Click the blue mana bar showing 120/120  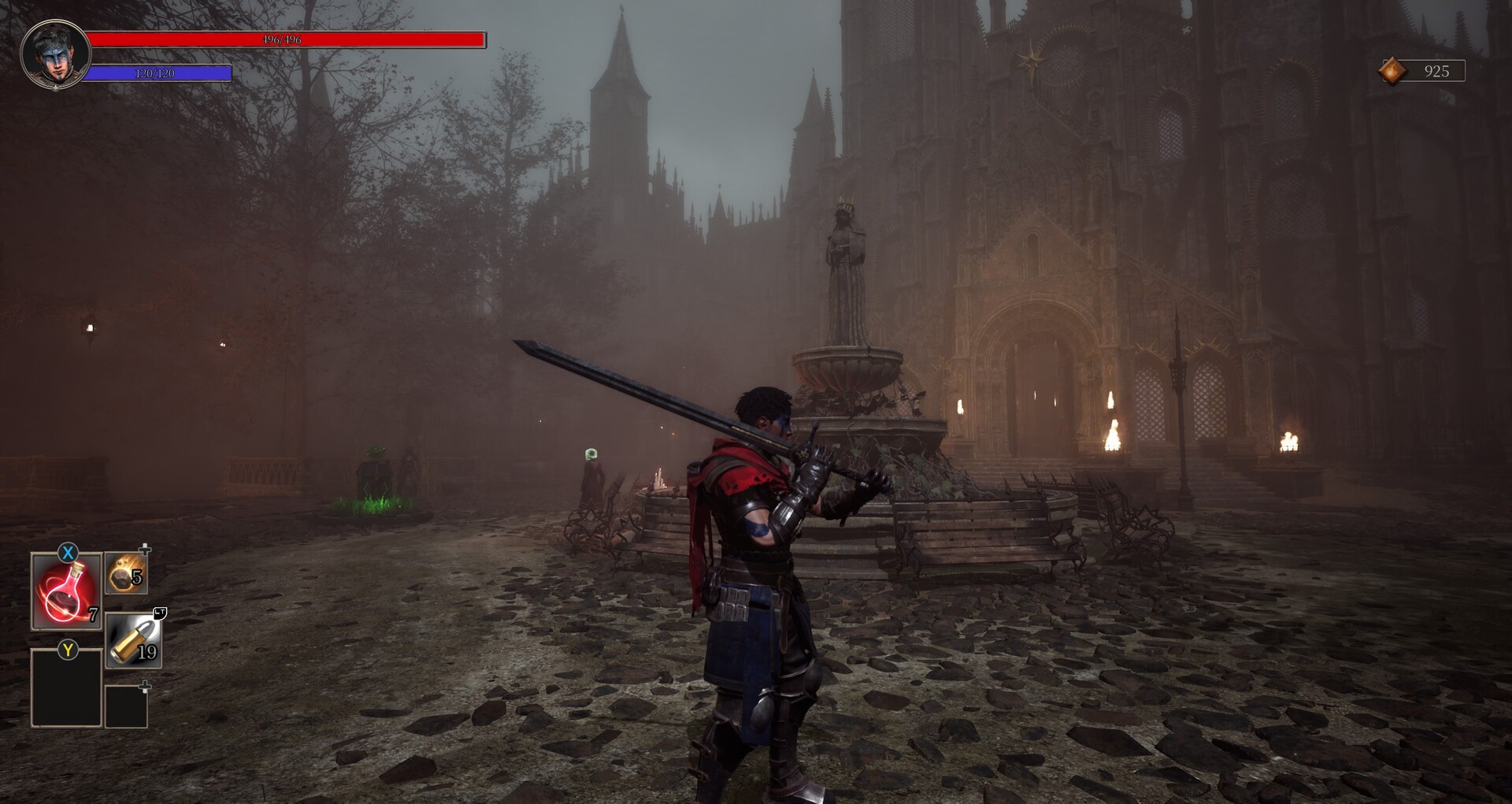[x=157, y=74]
